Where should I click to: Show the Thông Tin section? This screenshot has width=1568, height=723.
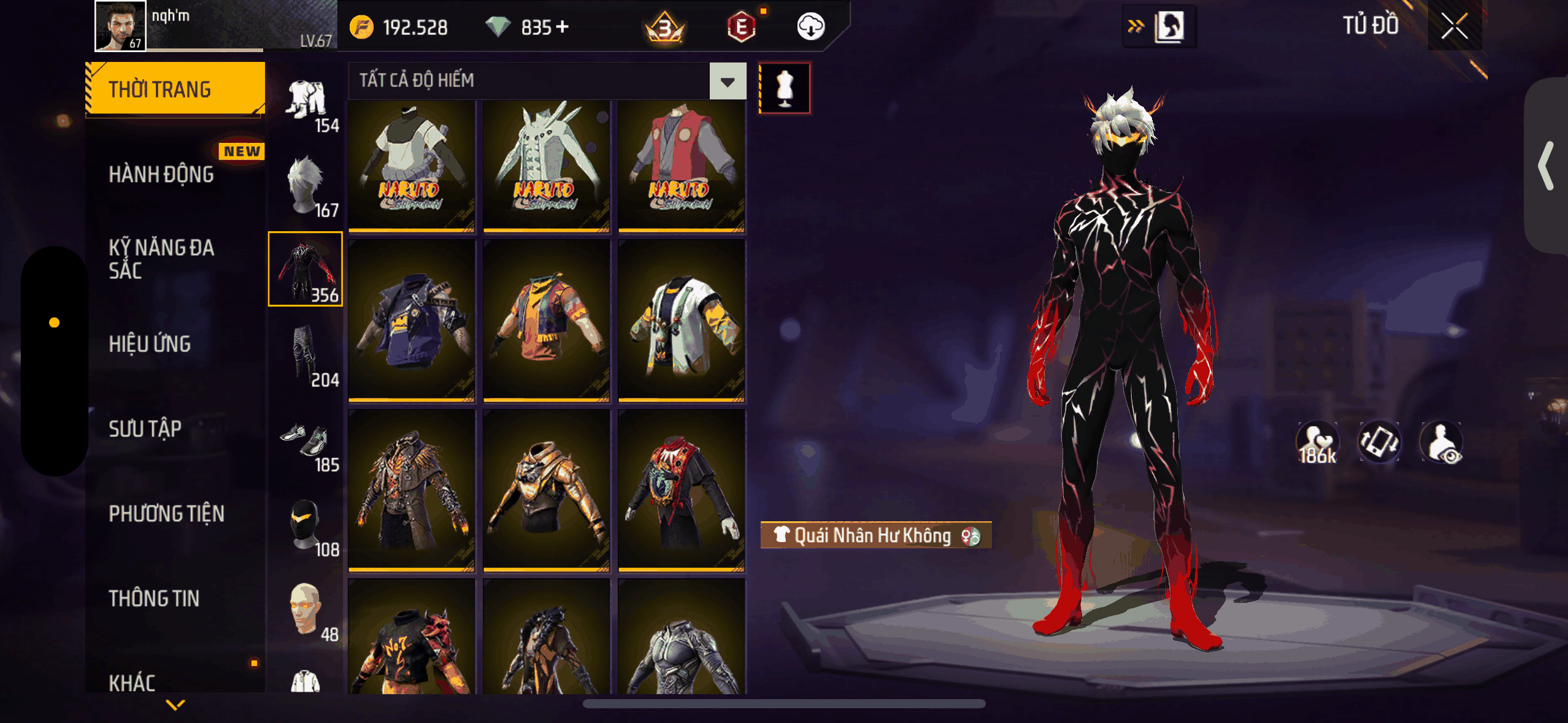[154, 599]
